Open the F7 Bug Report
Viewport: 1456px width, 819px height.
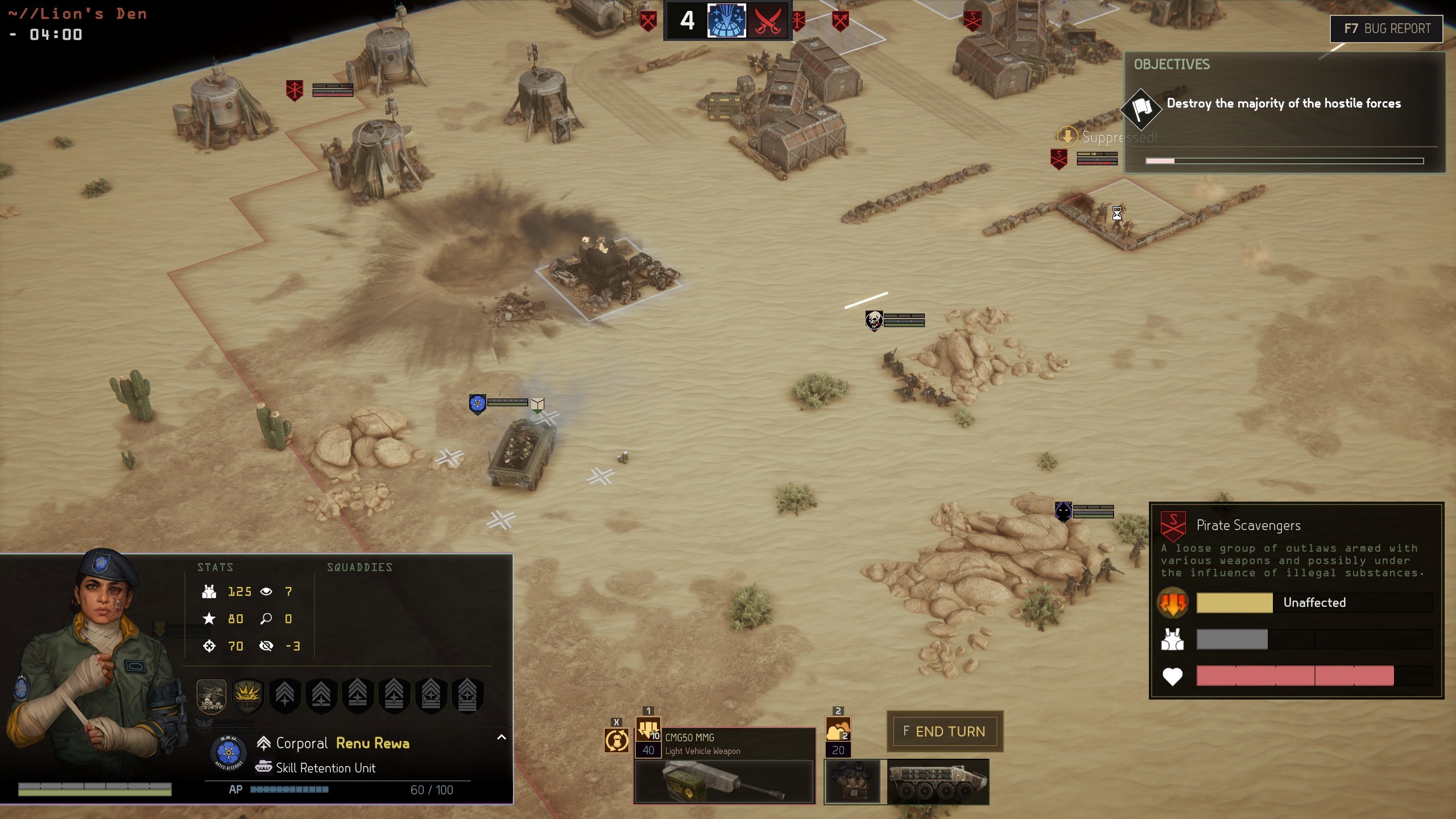coord(1386,28)
